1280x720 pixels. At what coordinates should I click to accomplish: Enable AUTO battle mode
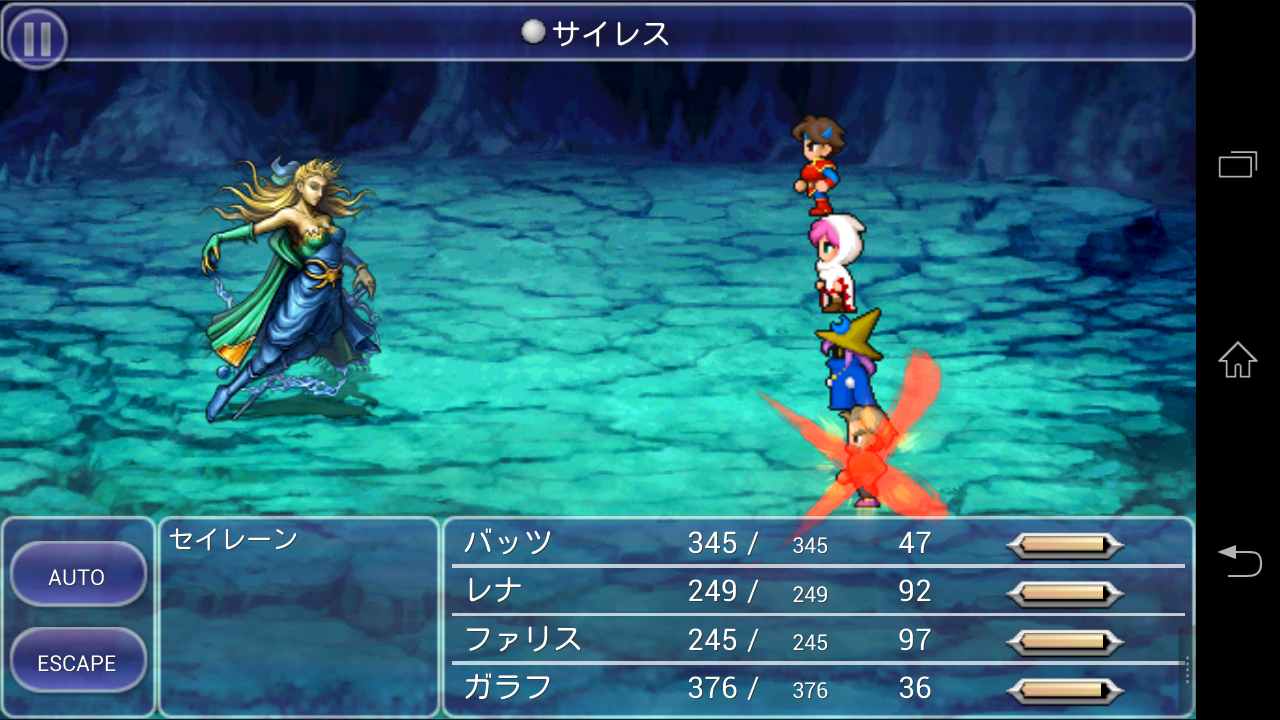tap(77, 576)
